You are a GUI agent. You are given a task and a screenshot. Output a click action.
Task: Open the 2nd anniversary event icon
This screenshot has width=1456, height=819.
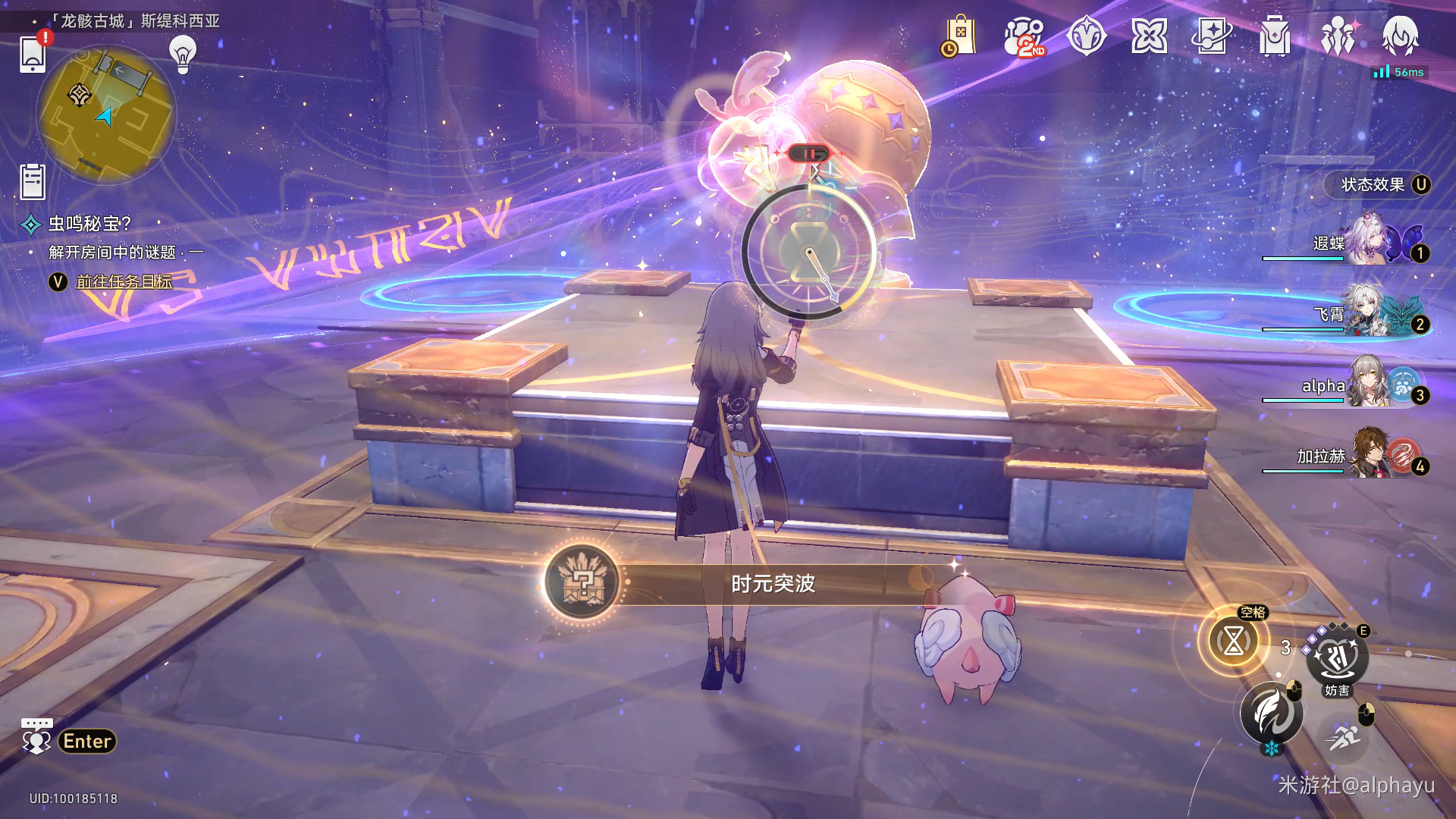[x=1024, y=36]
